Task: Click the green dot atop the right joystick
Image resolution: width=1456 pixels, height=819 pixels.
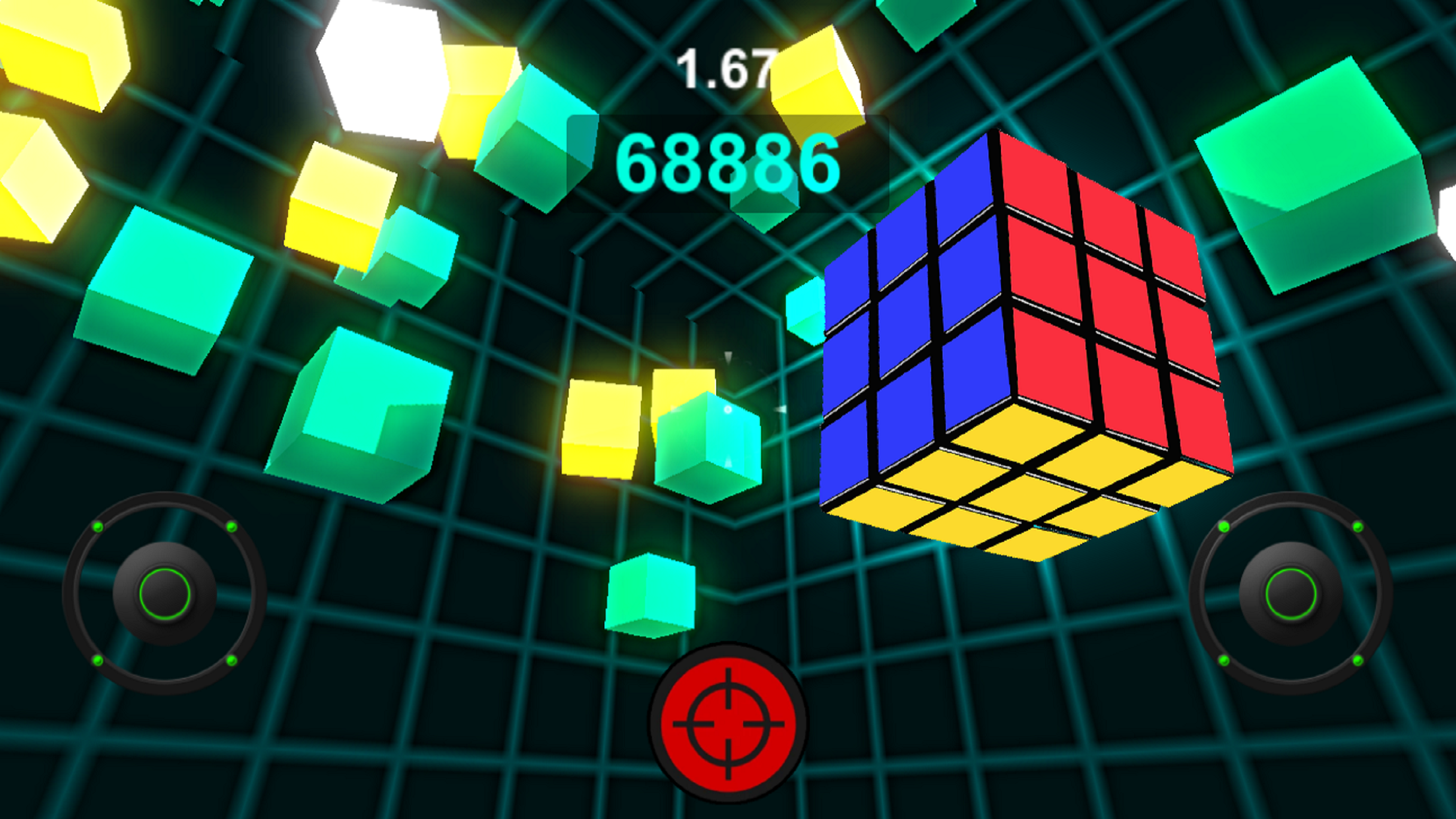Action: 1224,528
